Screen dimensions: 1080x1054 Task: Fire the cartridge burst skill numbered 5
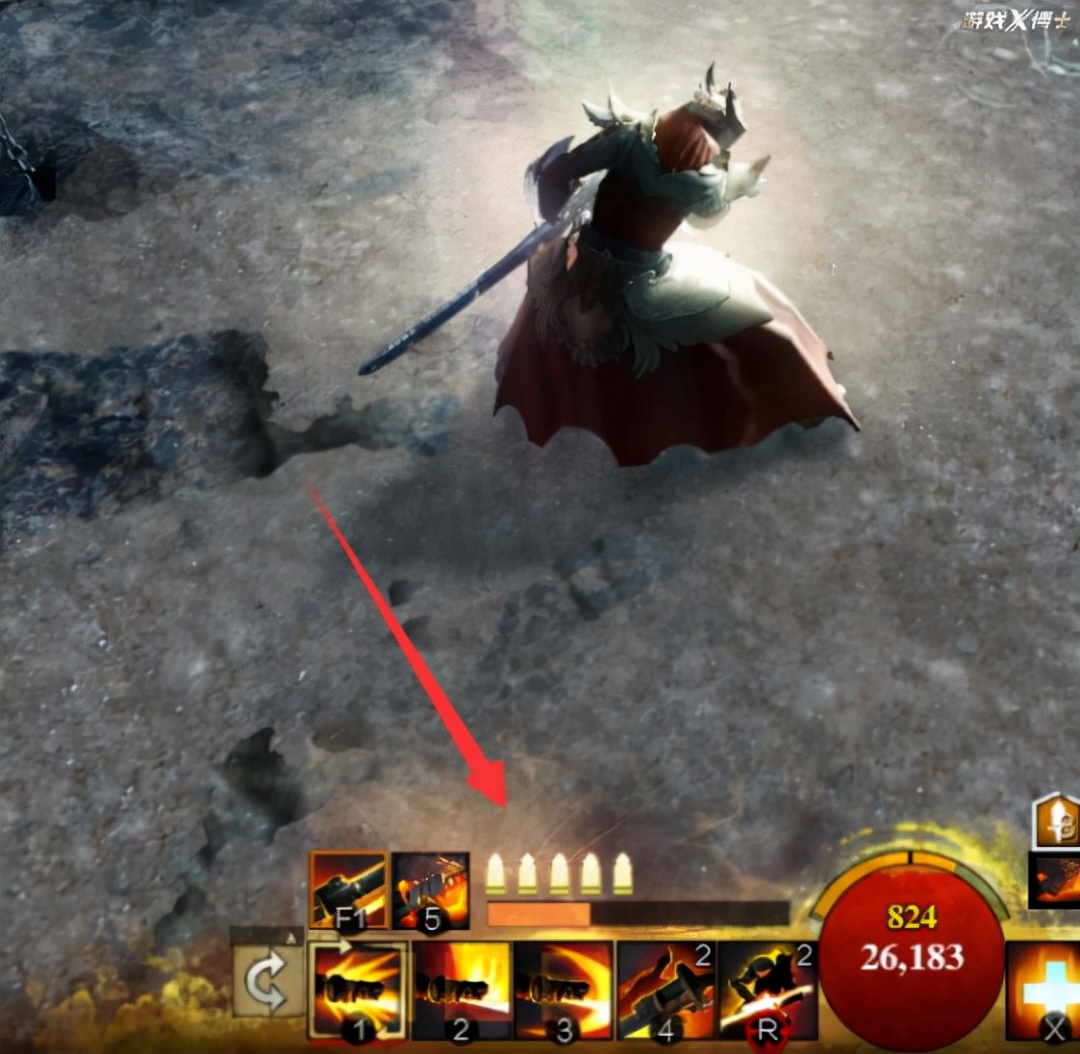(430, 889)
